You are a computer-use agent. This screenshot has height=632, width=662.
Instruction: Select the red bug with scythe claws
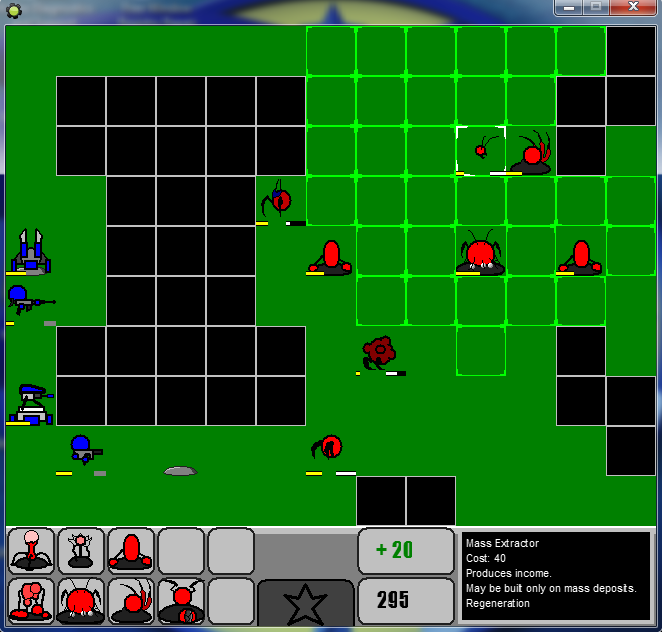click(x=131, y=601)
